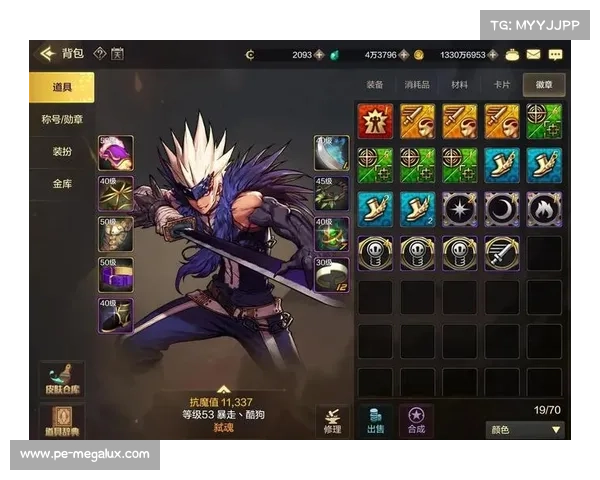The height and width of the screenshot is (480, 600).
Task: Show the 消耗品 inventory tab
Action: [x=417, y=85]
